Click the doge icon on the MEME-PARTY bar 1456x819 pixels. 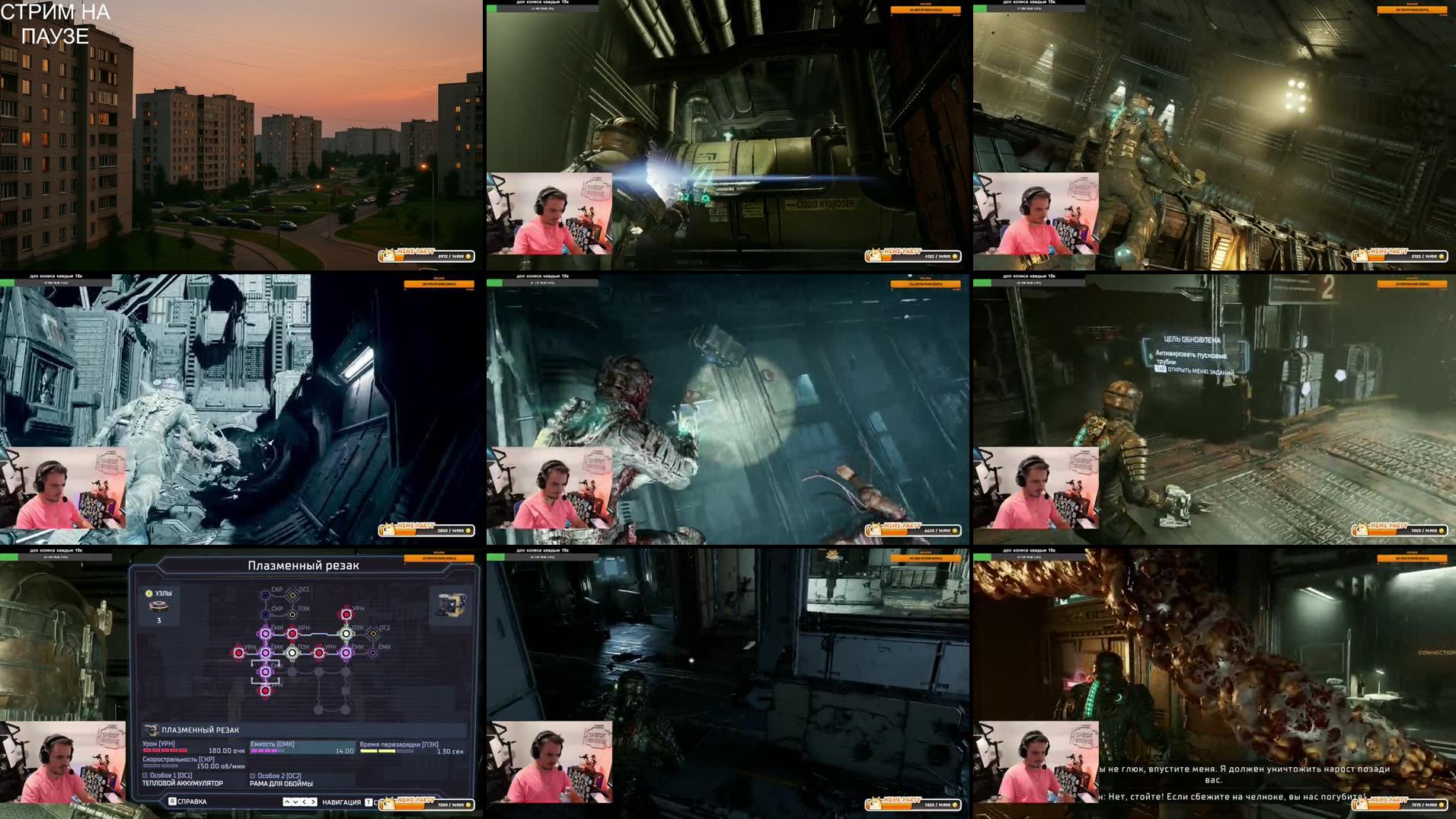(388, 803)
